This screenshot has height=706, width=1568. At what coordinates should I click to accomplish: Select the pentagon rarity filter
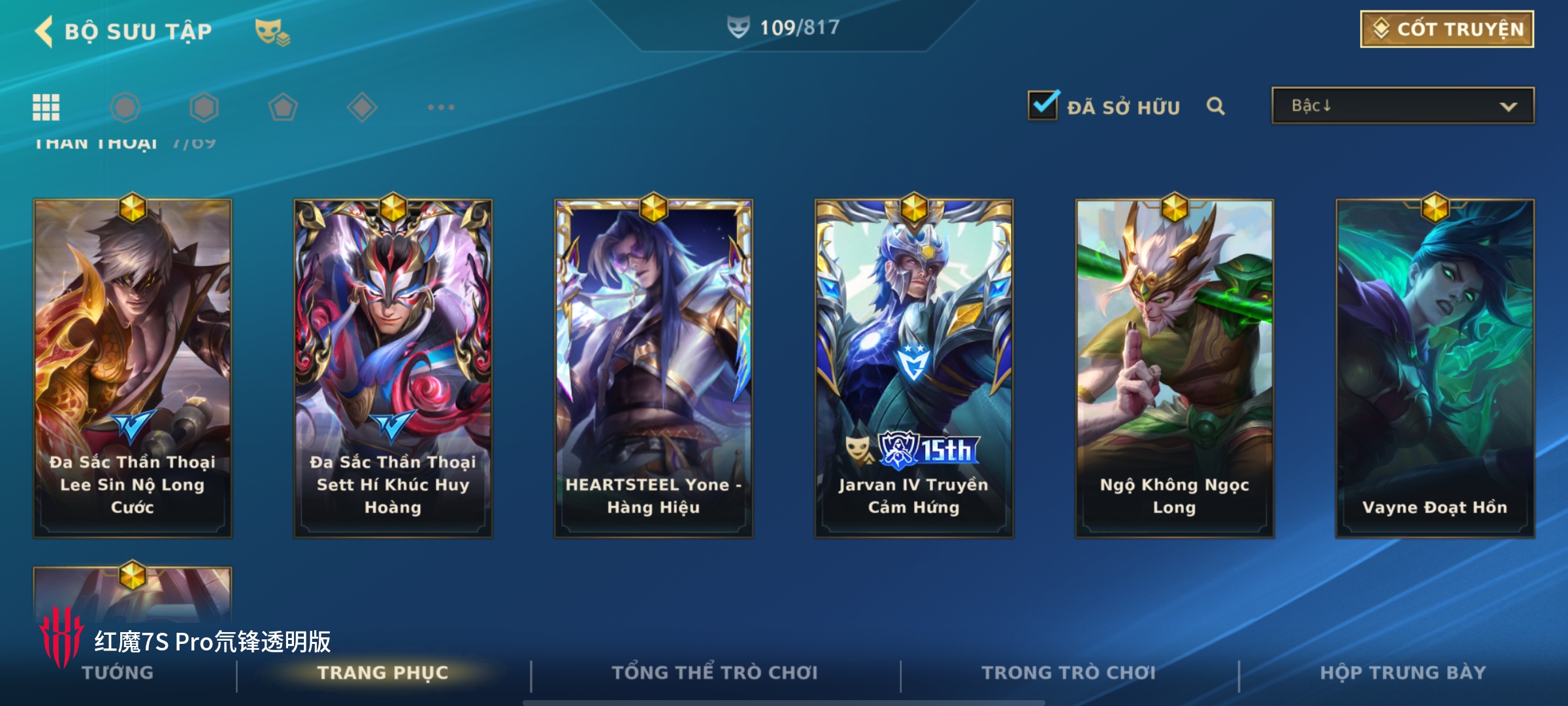pyautogui.click(x=283, y=107)
